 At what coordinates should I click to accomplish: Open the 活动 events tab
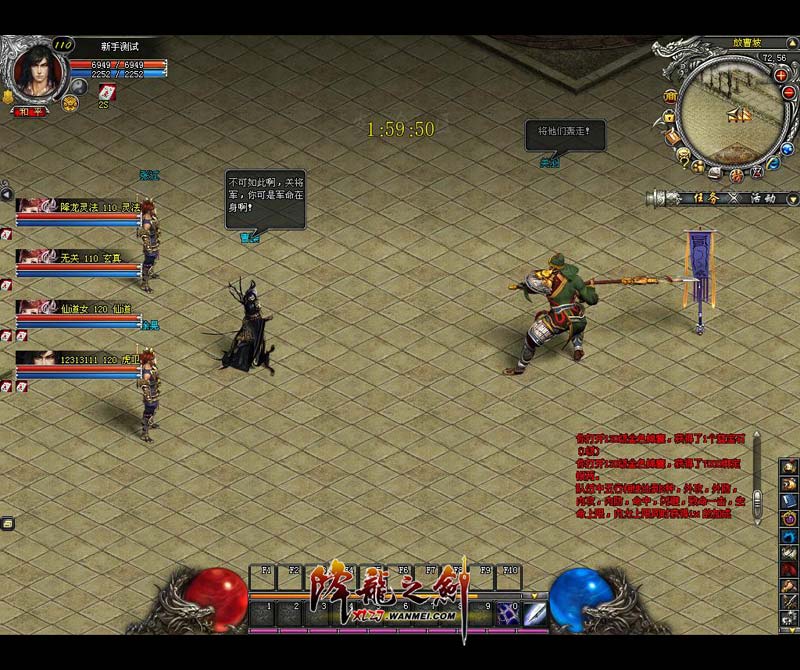(763, 198)
